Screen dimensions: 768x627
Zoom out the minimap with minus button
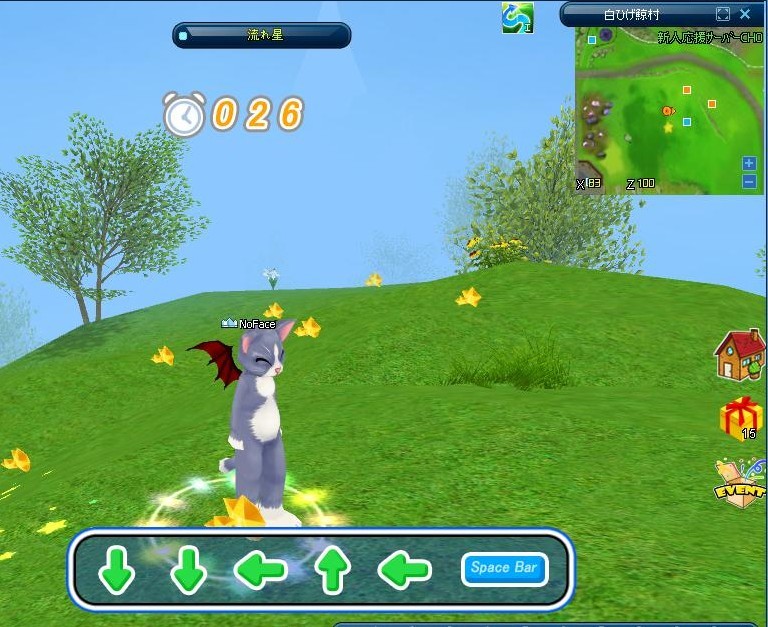click(x=749, y=181)
